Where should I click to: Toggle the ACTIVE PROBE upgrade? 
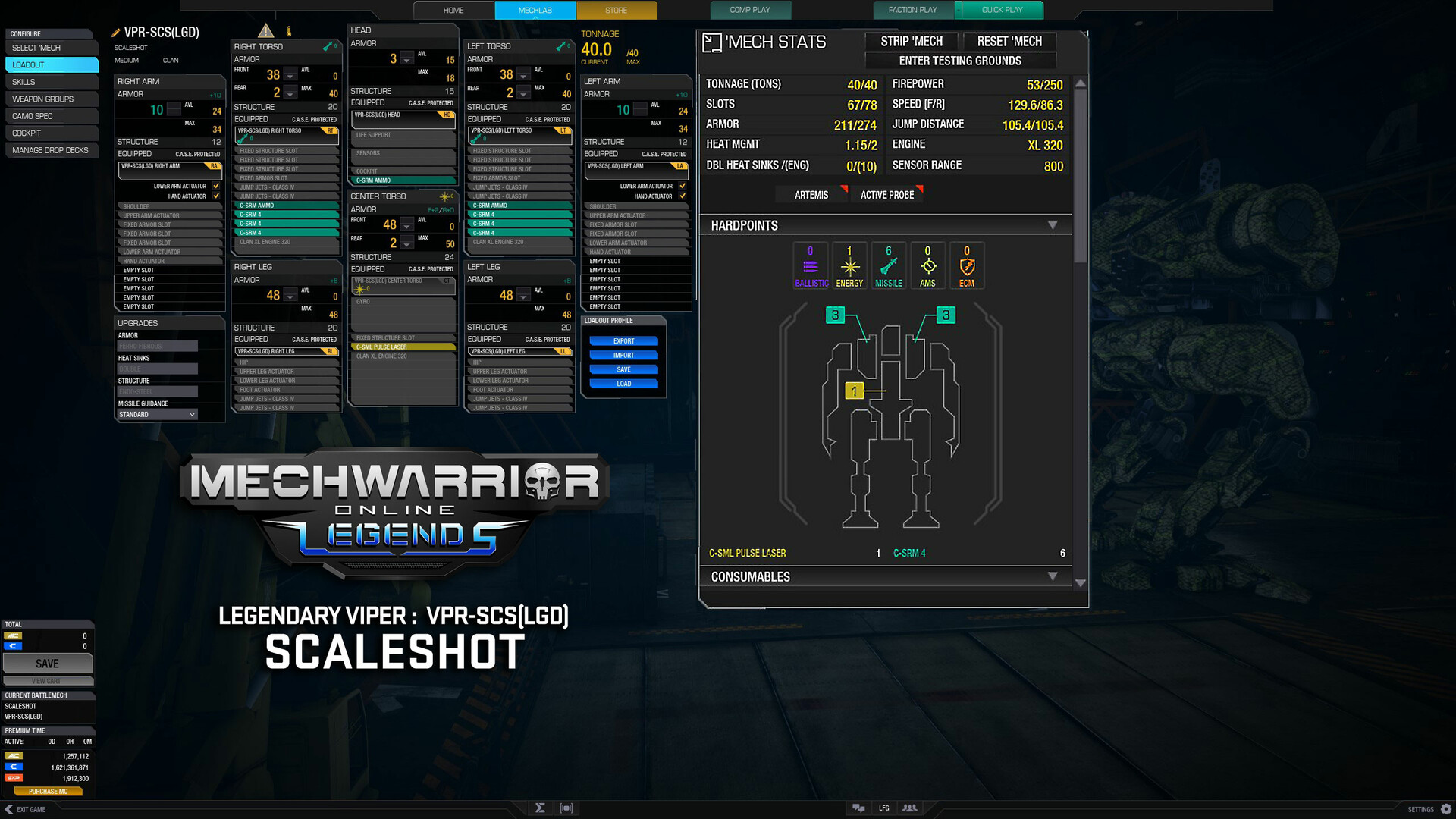click(886, 195)
